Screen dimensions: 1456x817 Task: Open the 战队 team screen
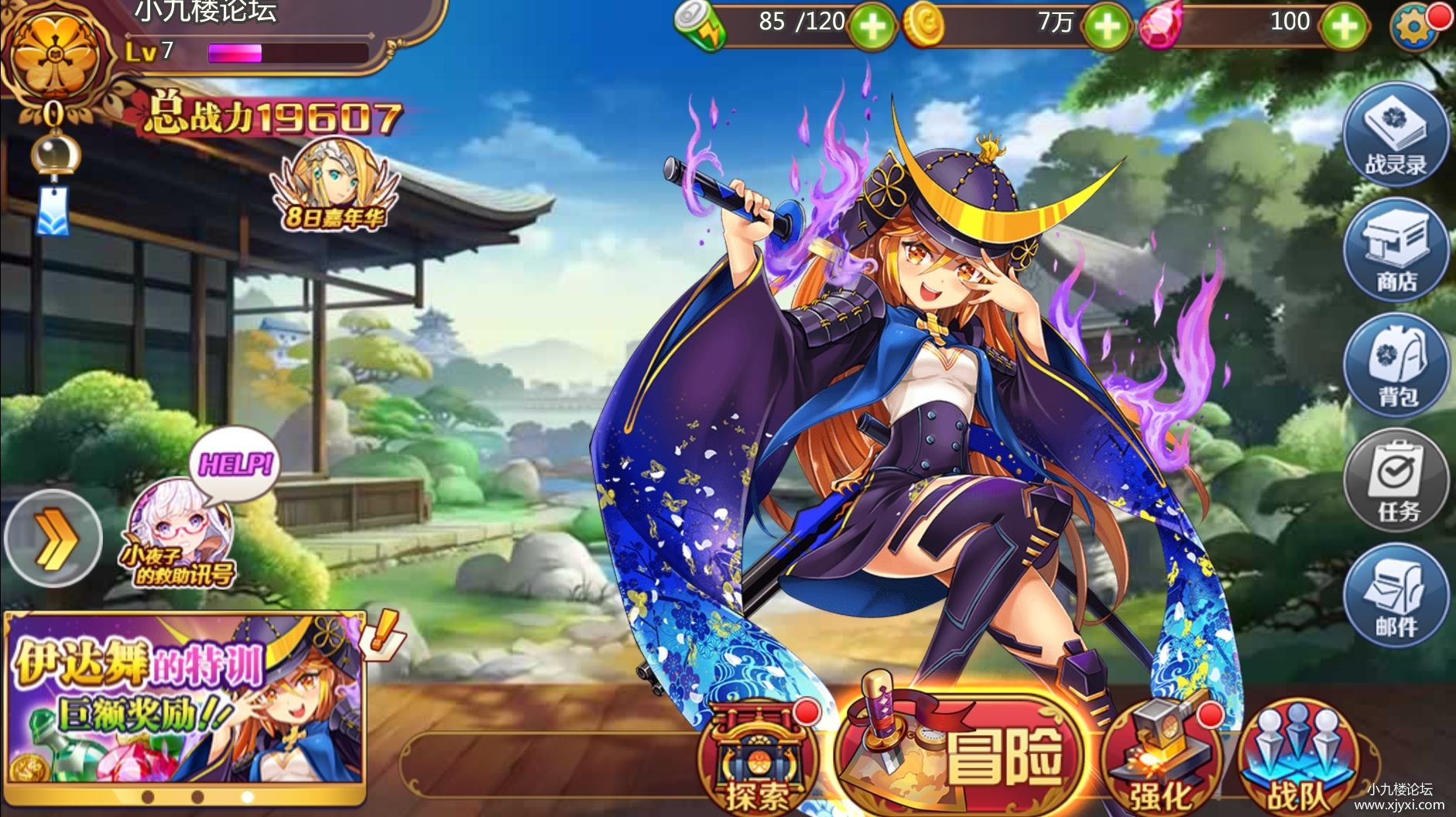pos(1297,760)
